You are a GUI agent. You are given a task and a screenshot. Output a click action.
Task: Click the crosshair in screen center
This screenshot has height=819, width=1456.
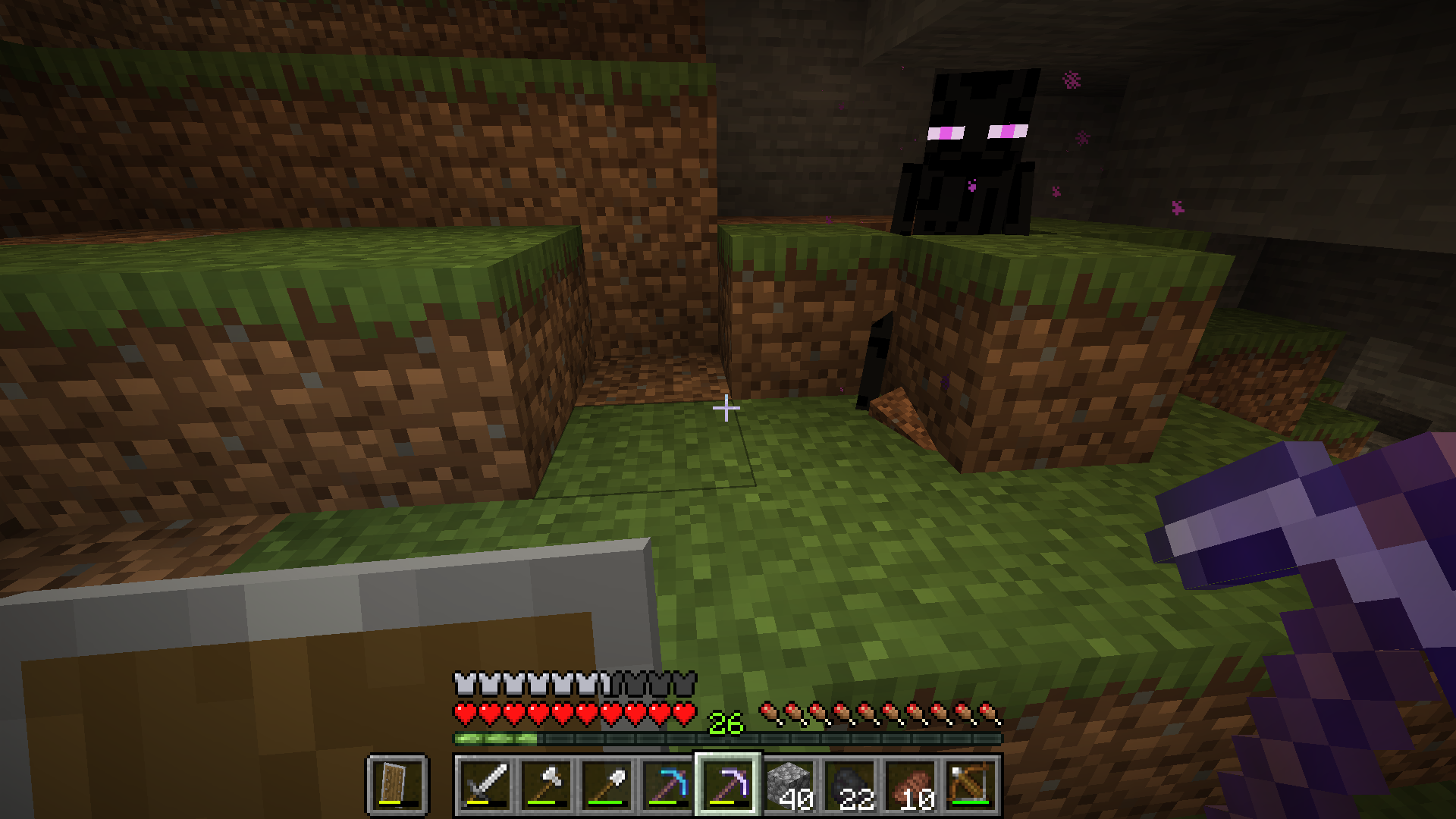coord(726,408)
